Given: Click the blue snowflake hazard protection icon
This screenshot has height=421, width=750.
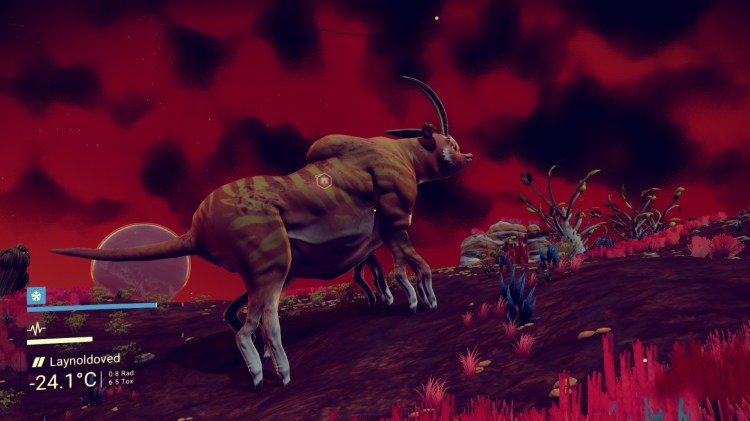Looking at the screenshot, I should [x=37, y=295].
